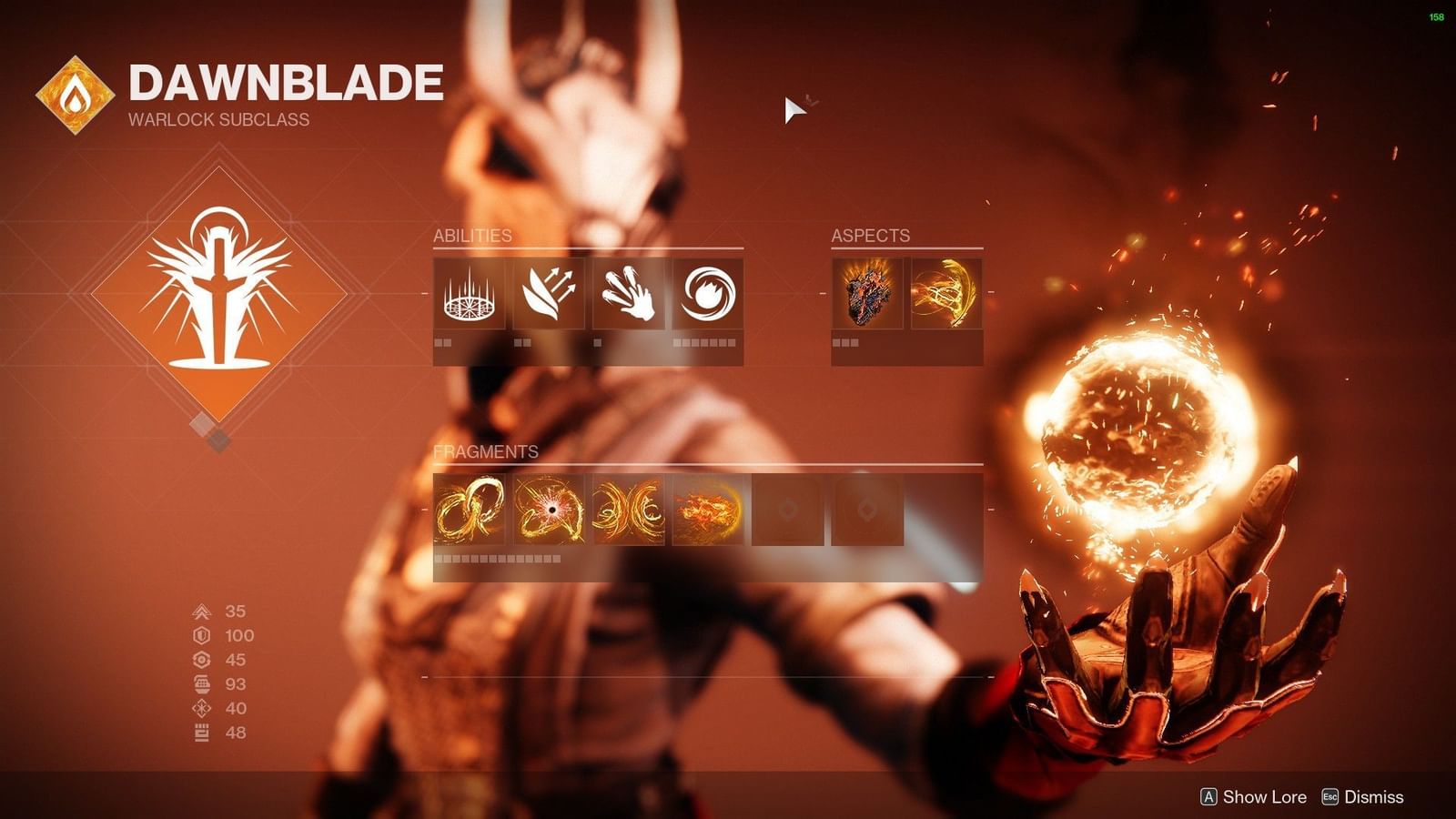This screenshot has height=819, width=1456.
Task: Click the Mobility stat icon showing 35
Action: pyautogui.click(x=201, y=612)
